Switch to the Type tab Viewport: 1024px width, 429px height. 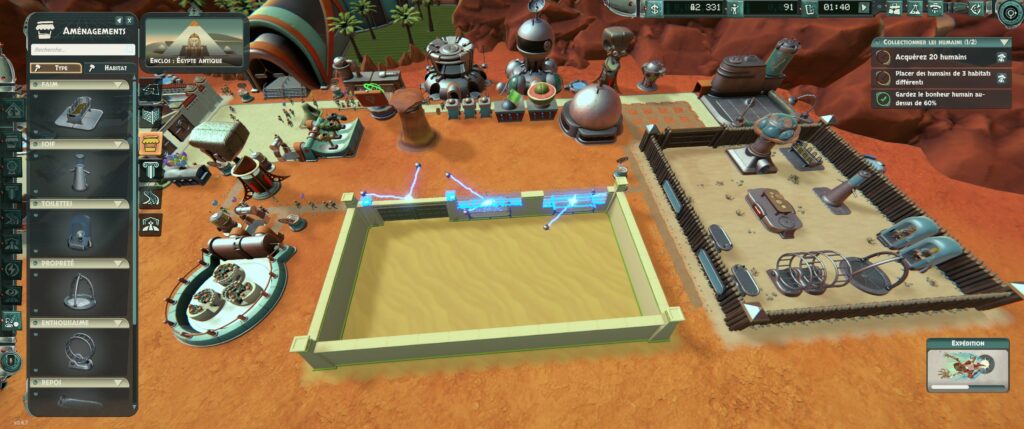(x=55, y=68)
